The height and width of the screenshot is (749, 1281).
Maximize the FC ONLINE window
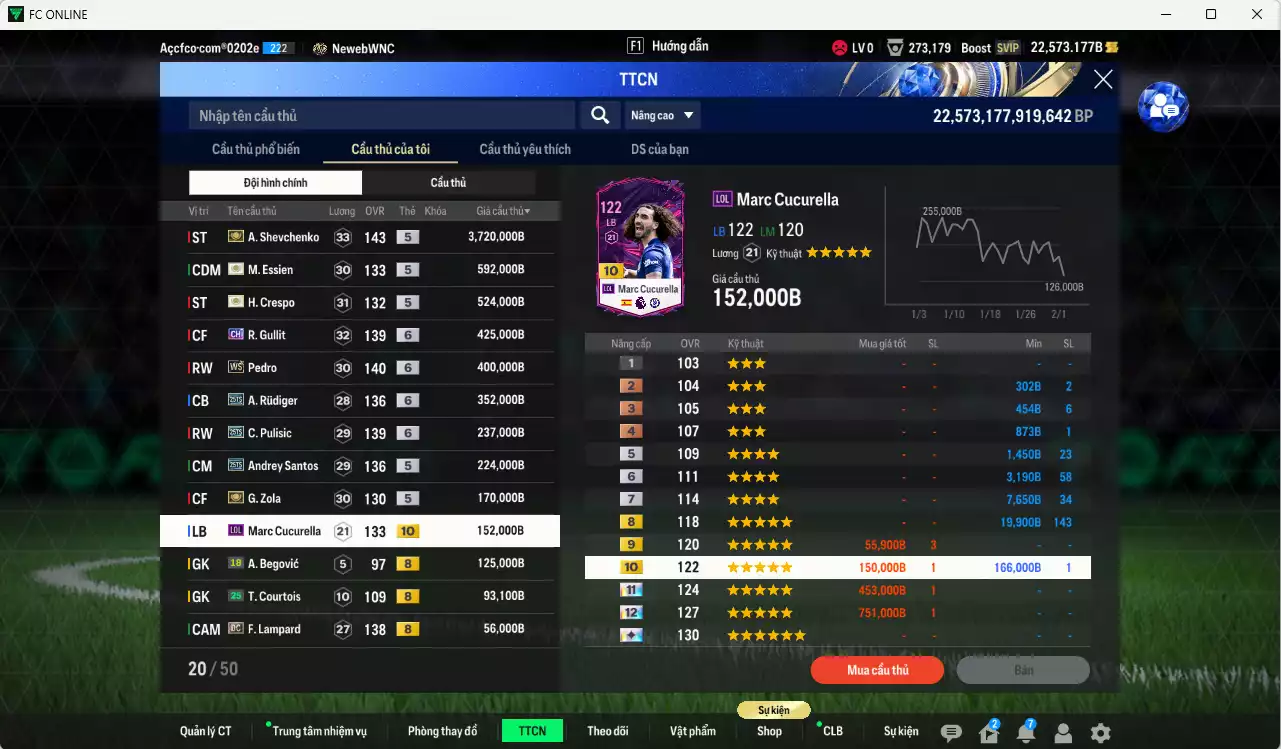click(1211, 14)
